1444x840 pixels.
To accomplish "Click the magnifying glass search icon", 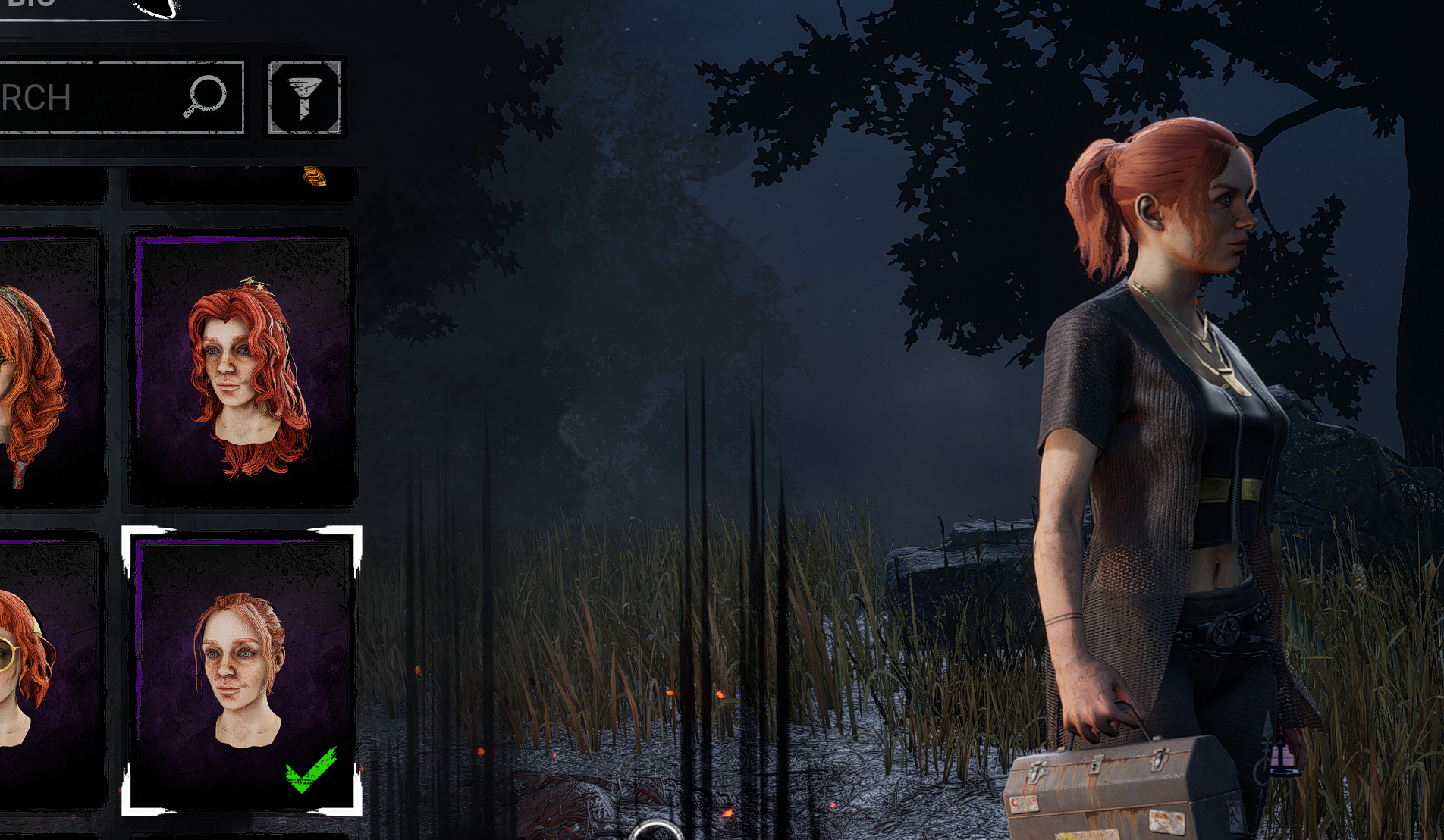I will [x=203, y=96].
